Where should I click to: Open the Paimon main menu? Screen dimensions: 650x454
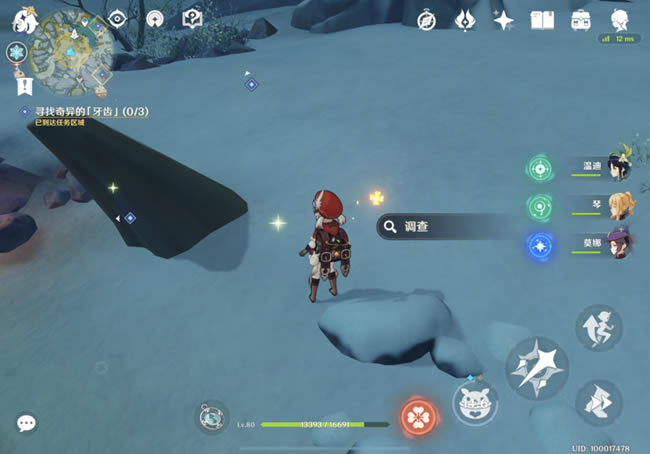point(24,19)
